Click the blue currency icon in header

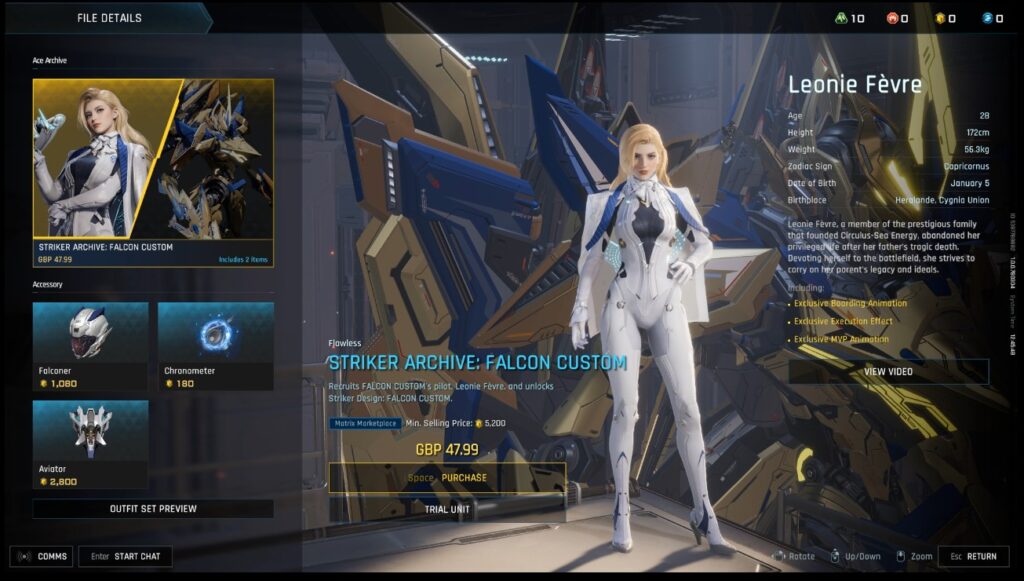pos(986,18)
